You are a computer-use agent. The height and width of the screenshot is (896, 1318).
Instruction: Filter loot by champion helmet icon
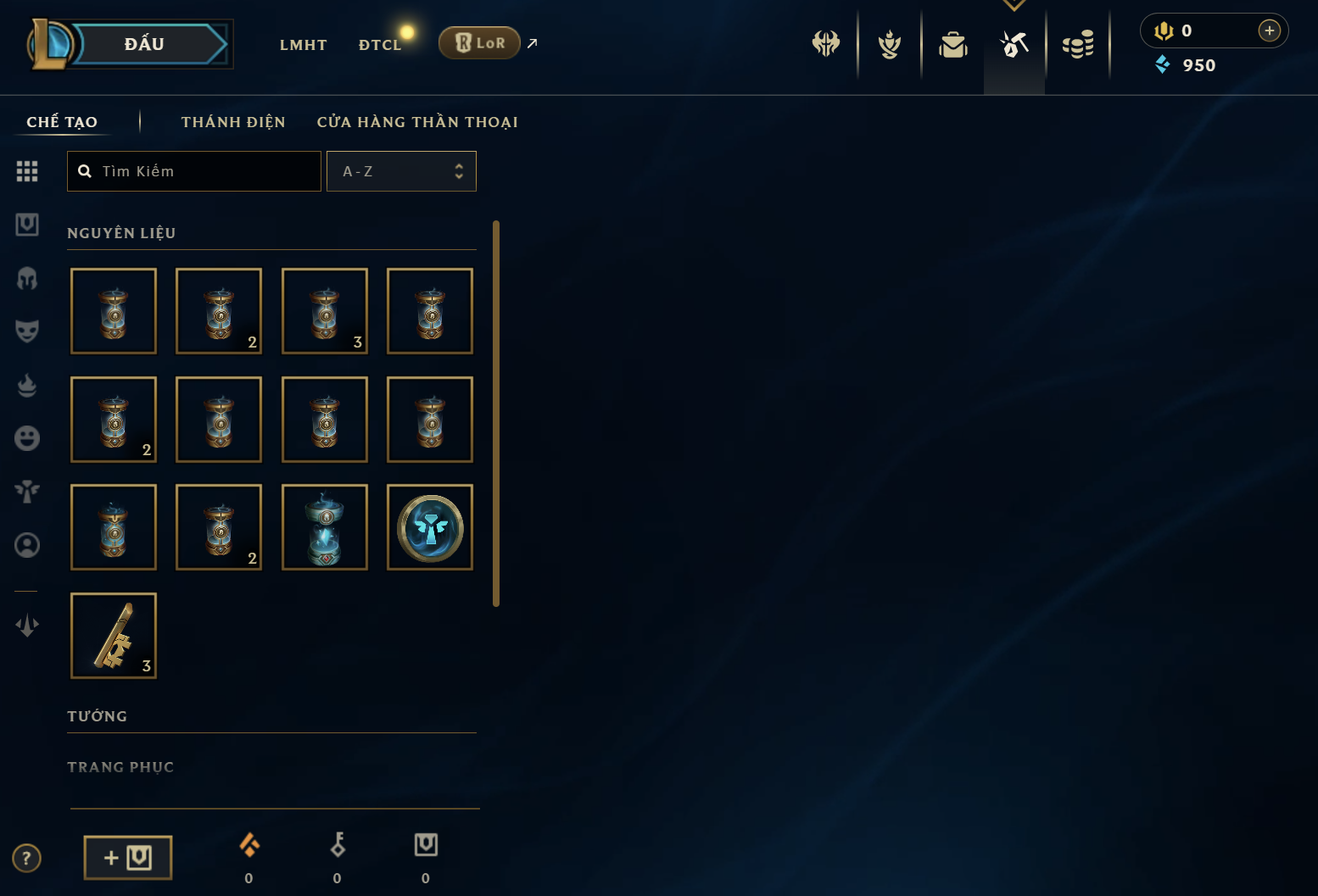[27, 278]
